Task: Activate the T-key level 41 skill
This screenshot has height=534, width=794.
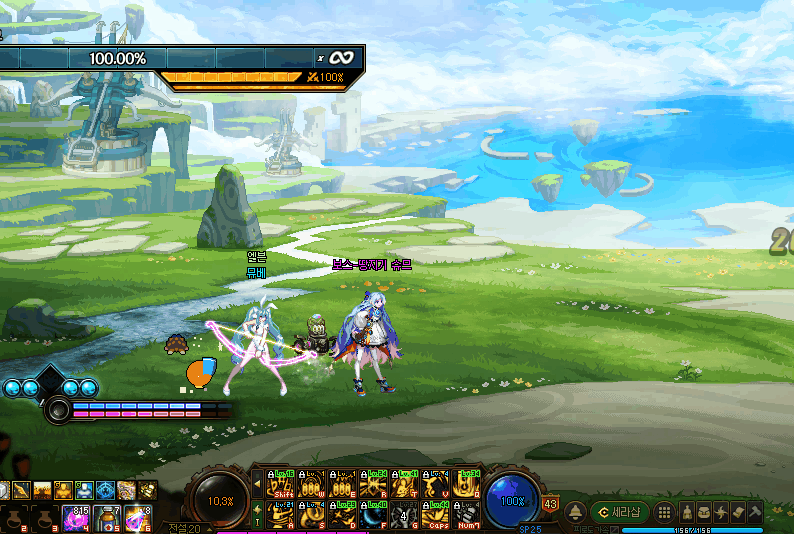Action: tap(405, 484)
